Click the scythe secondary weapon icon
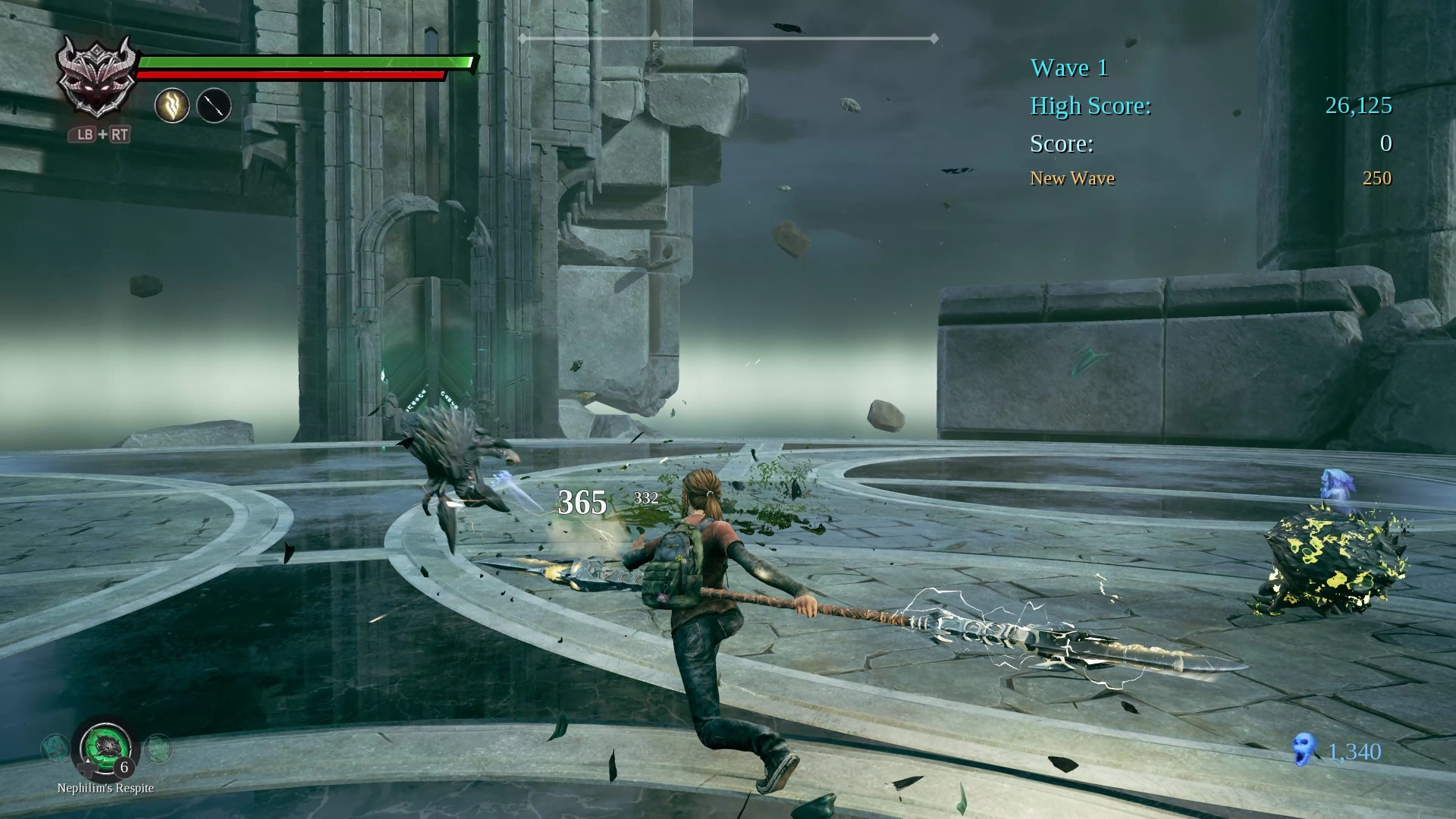 [213, 105]
